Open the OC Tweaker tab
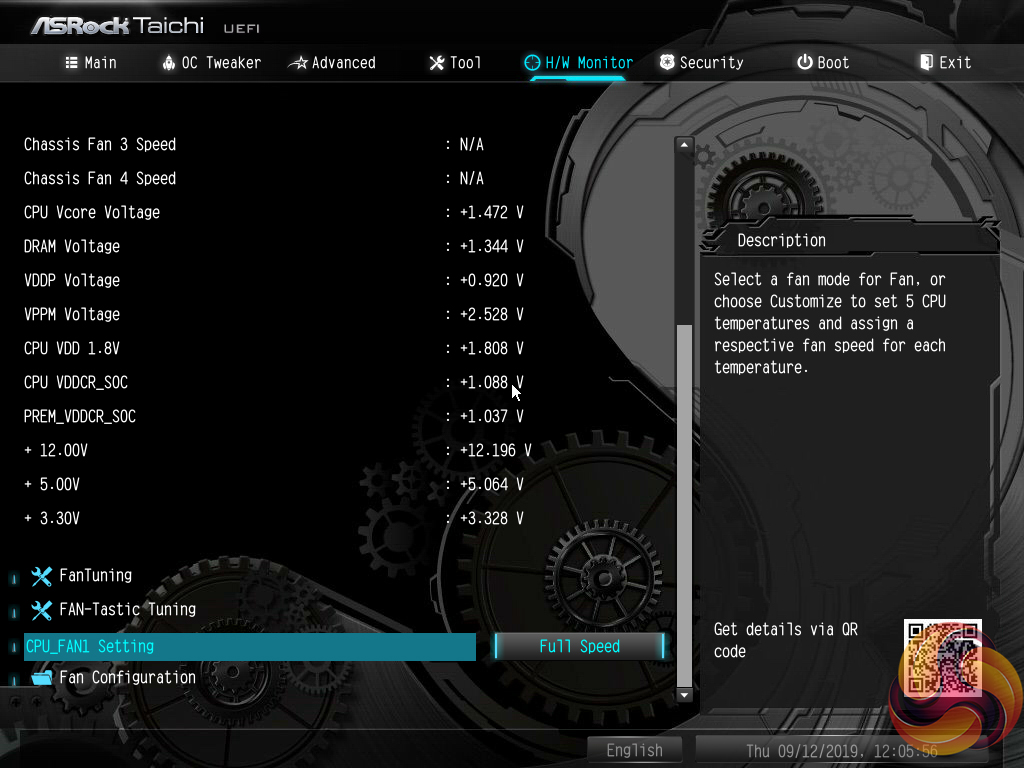The height and width of the screenshot is (768, 1024). click(x=211, y=63)
